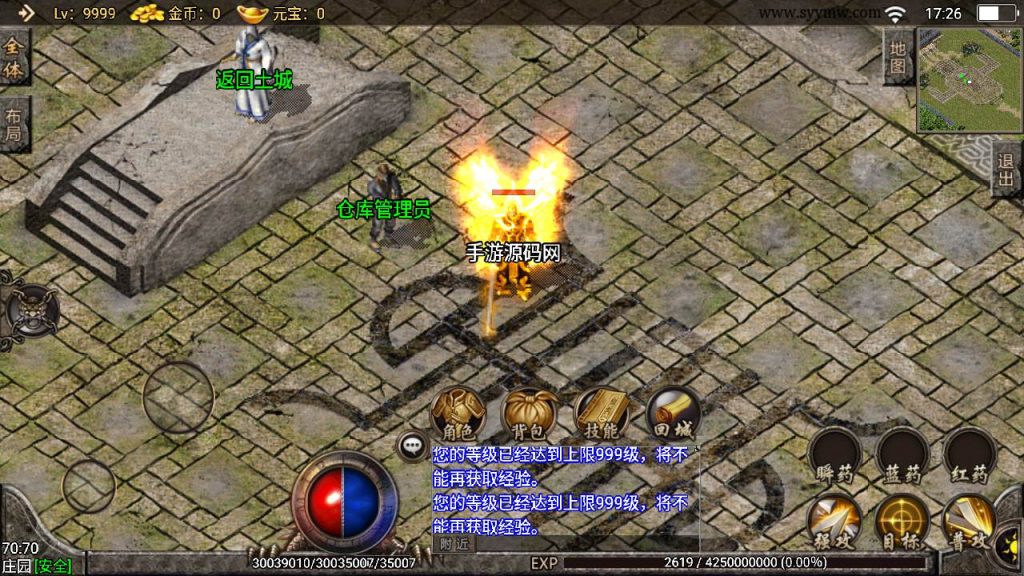Perform the 普攻 normal attack
The image size is (1024, 576).
(x=969, y=521)
